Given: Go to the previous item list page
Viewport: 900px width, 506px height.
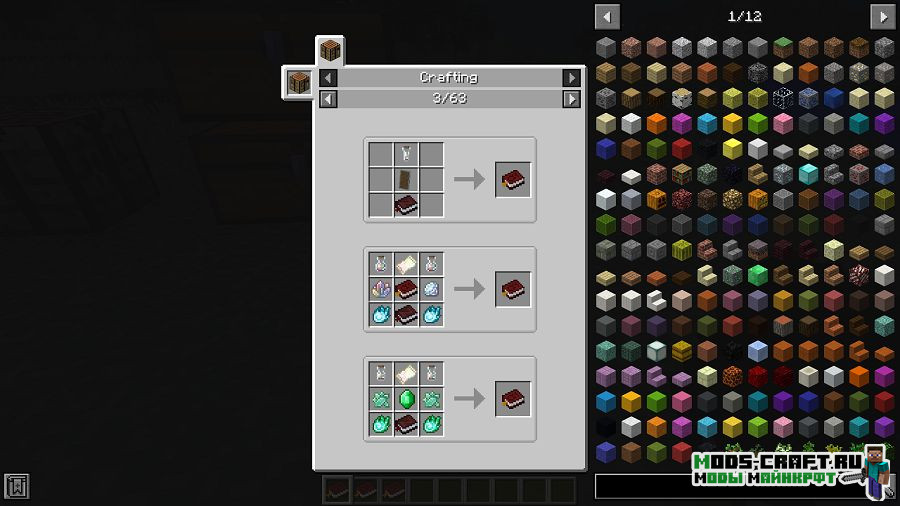Looking at the screenshot, I should (607, 17).
